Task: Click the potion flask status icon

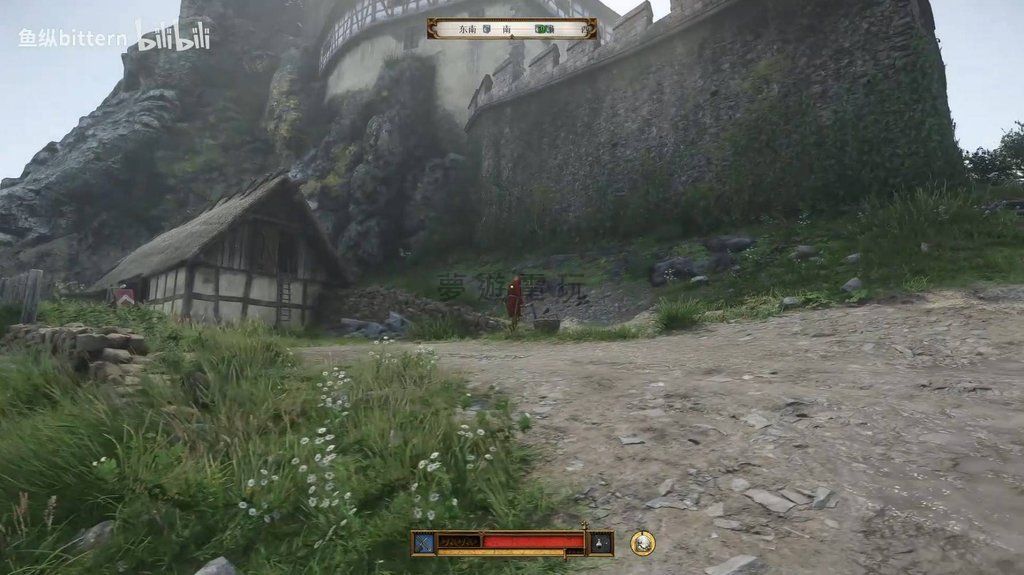Action: (600, 543)
